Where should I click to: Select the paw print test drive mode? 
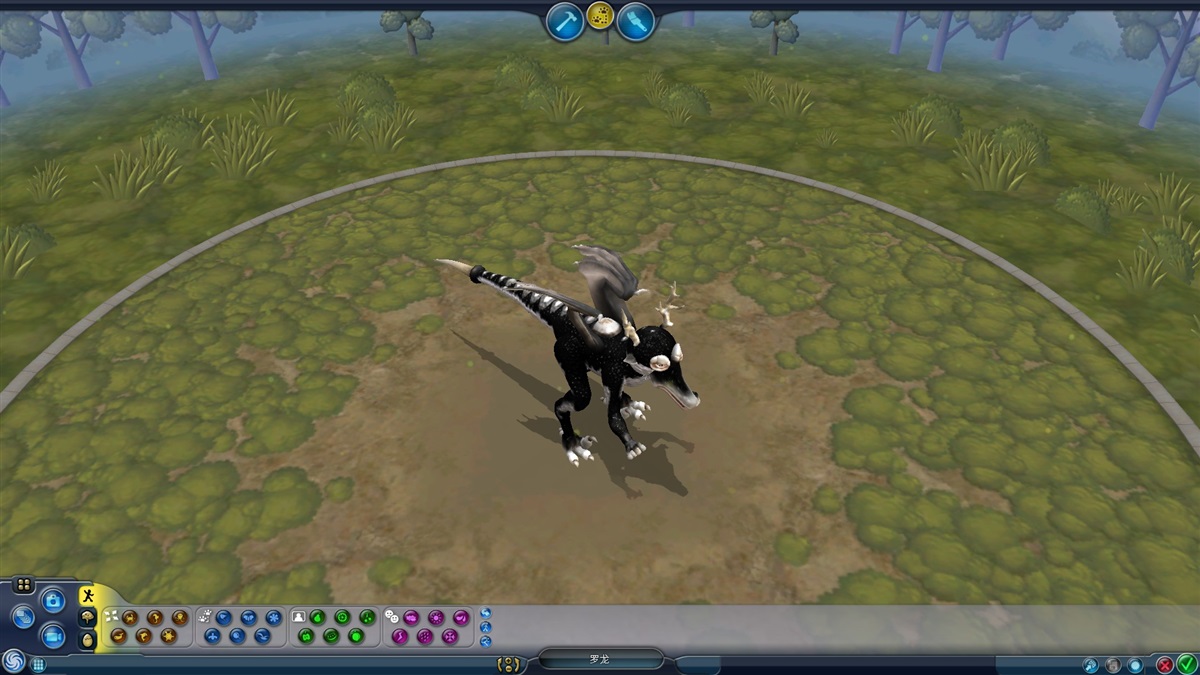tap(600, 16)
